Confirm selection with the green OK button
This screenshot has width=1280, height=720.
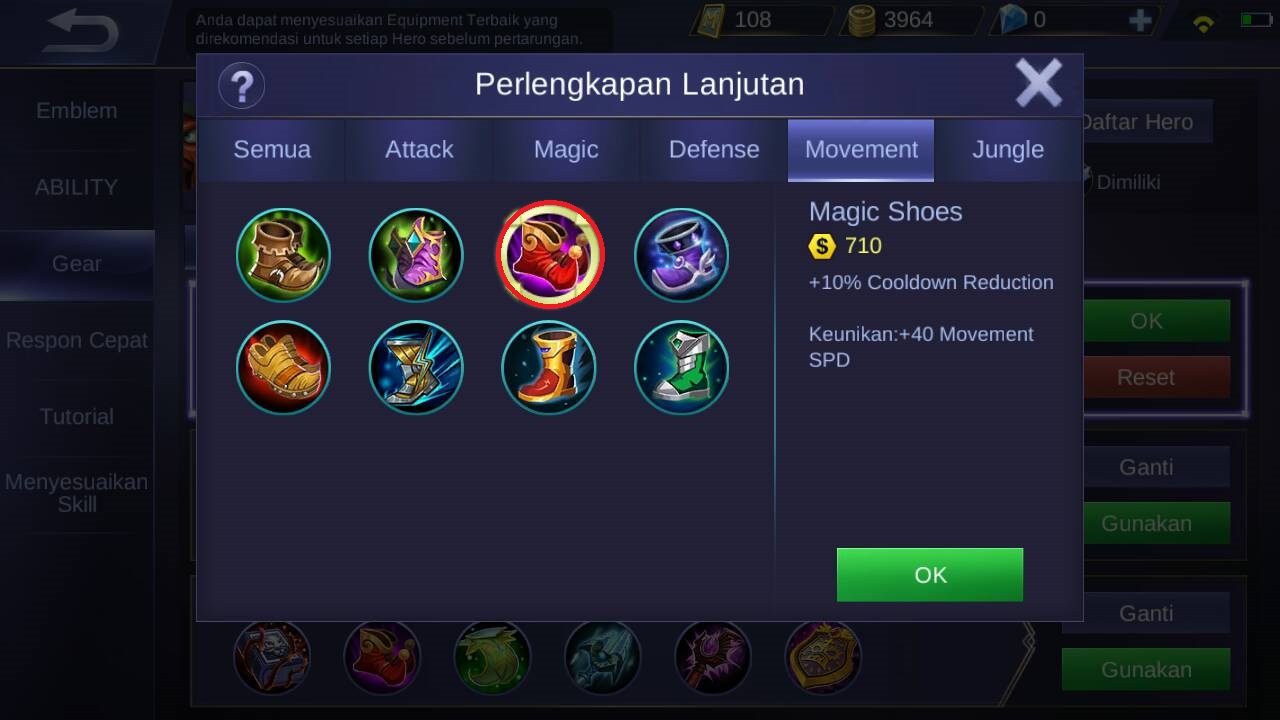[929, 575]
